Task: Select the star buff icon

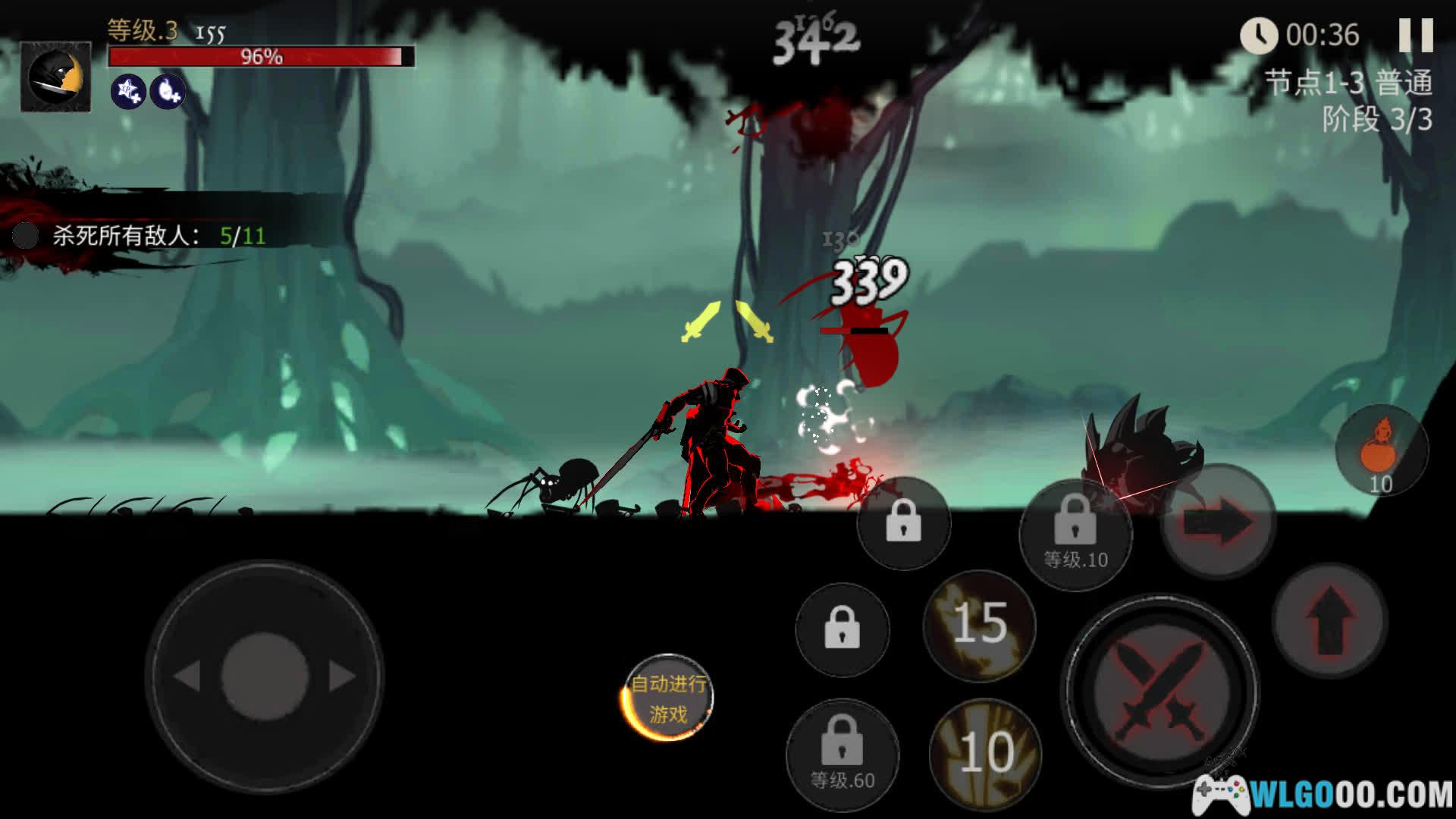Action: click(129, 92)
